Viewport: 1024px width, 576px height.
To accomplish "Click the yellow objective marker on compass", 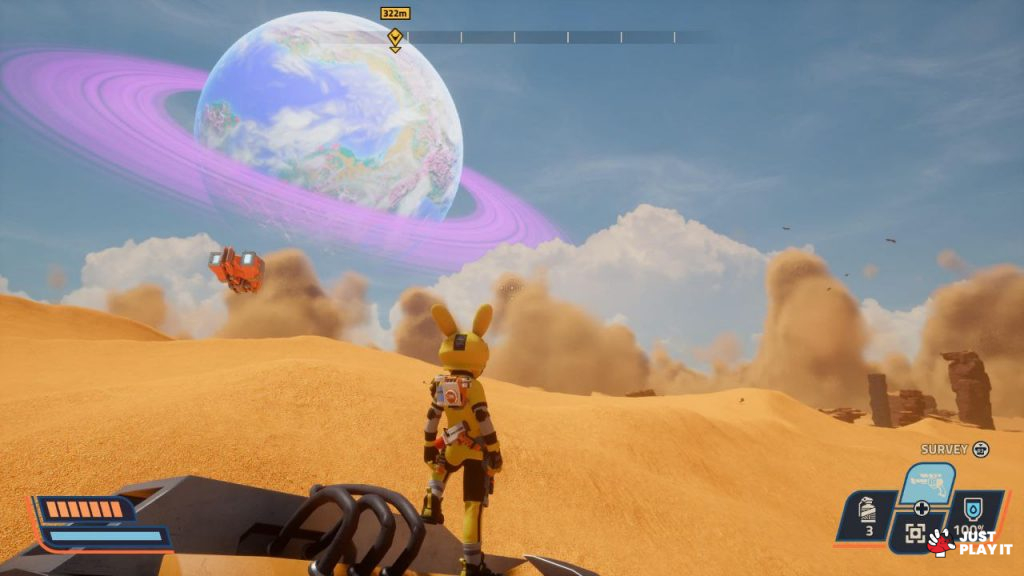I will 395,38.
